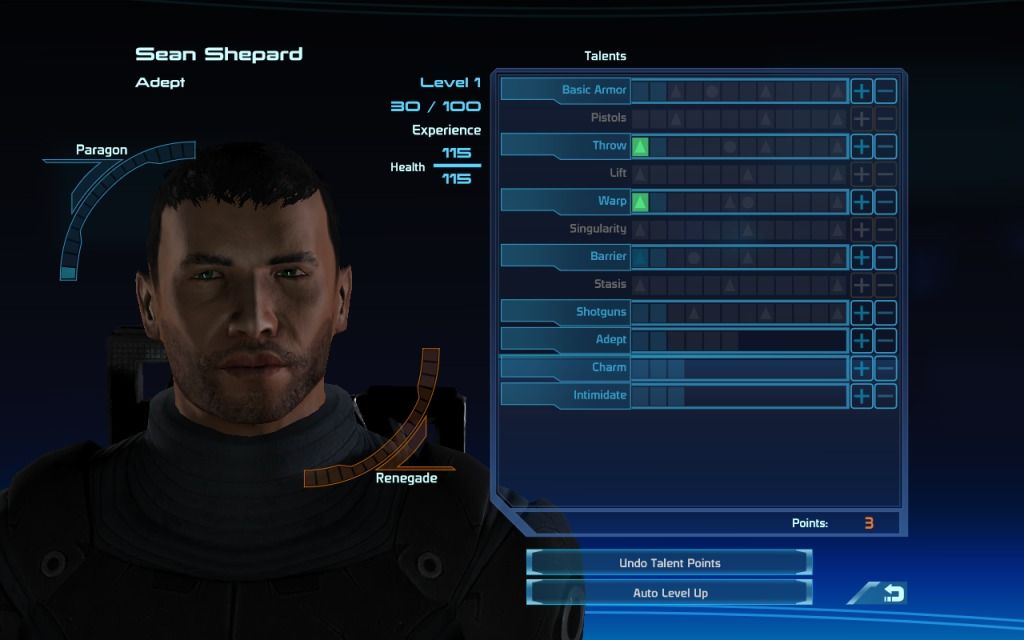This screenshot has height=640, width=1024.
Task: Decrease the Throw talent by one
Action: (x=885, y=146)
